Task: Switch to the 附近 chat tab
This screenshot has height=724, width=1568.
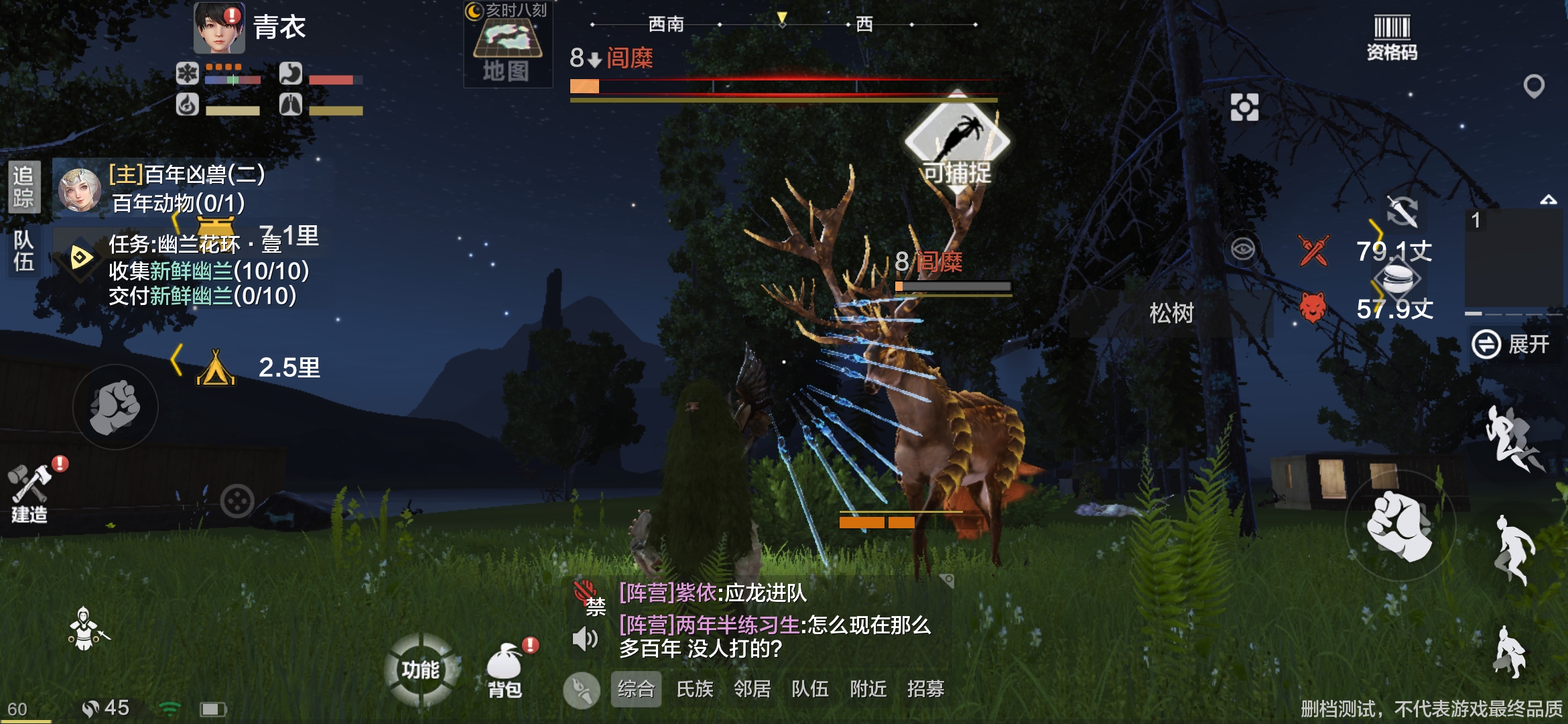Action: (x=868, y=688)
